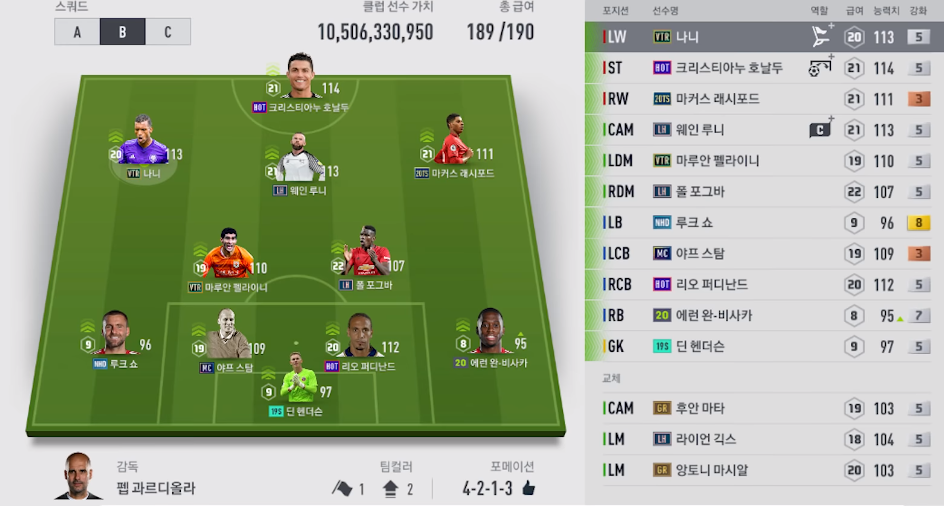Select the LW 나니 row in the list
Image resolution: width=944 pixels, height=506 pixels.
pos(764,37)
